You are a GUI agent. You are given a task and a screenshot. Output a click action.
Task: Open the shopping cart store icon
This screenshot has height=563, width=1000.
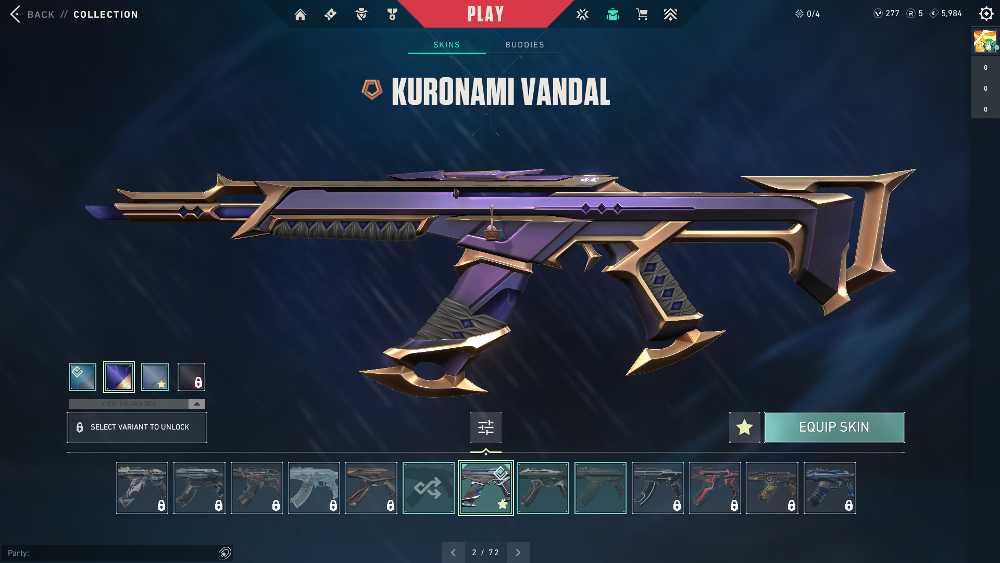(642, 15)
